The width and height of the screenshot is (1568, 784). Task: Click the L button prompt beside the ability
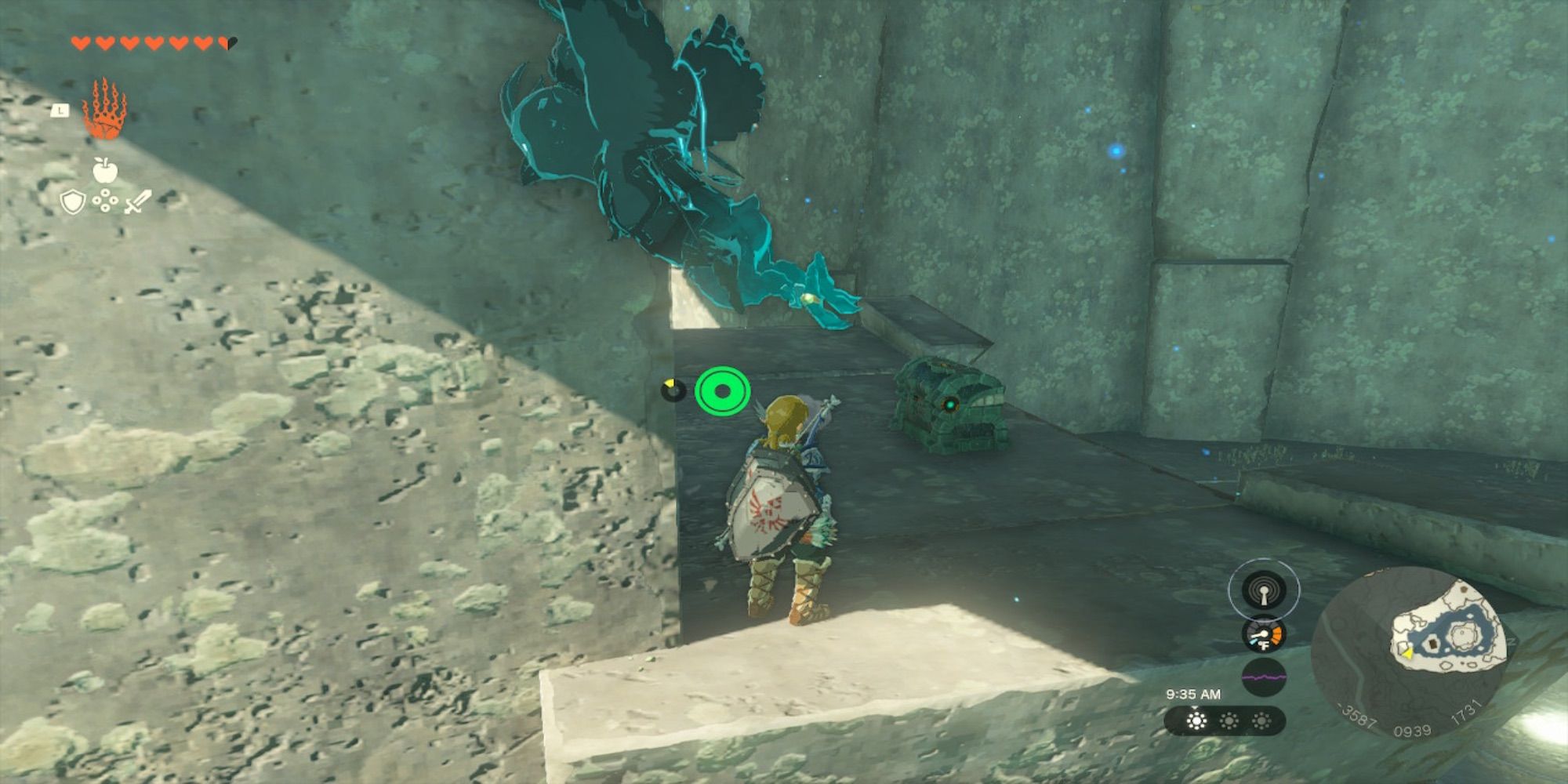[62, 111]
